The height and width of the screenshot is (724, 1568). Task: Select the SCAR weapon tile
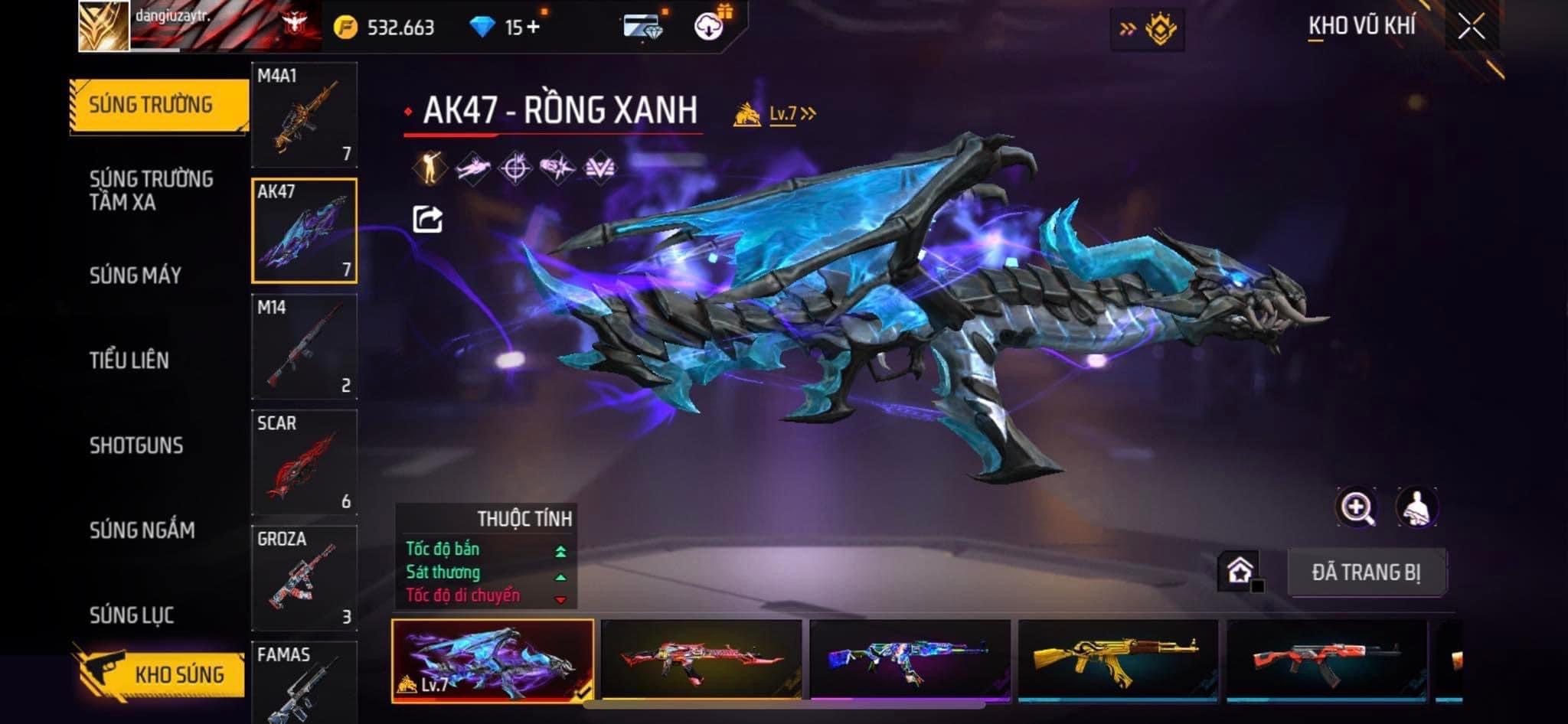coord(304,462)
